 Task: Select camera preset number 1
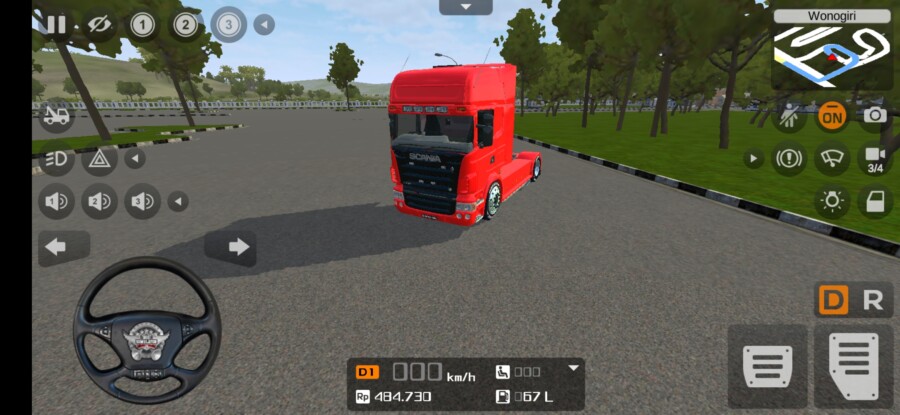[142, 24]
